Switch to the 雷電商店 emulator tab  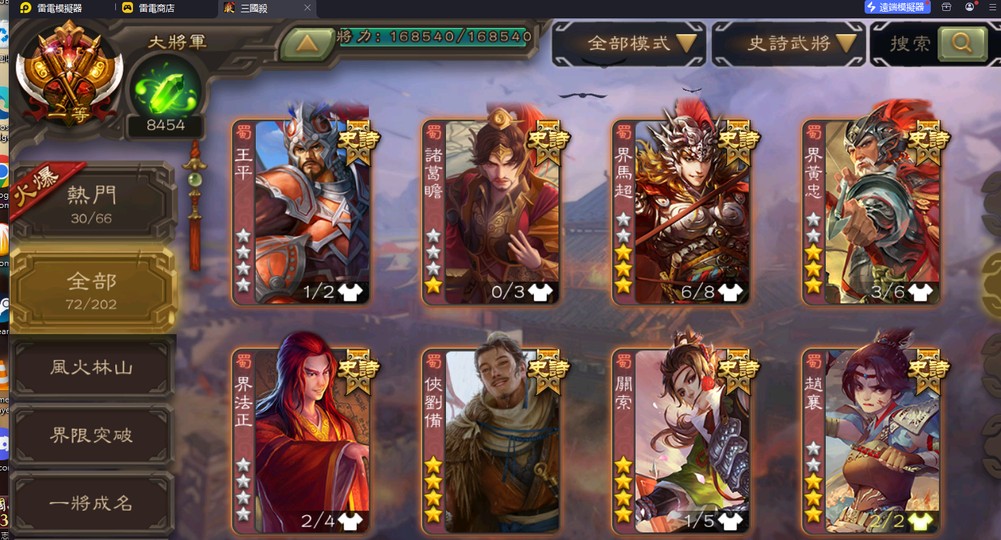pos(154,8)
